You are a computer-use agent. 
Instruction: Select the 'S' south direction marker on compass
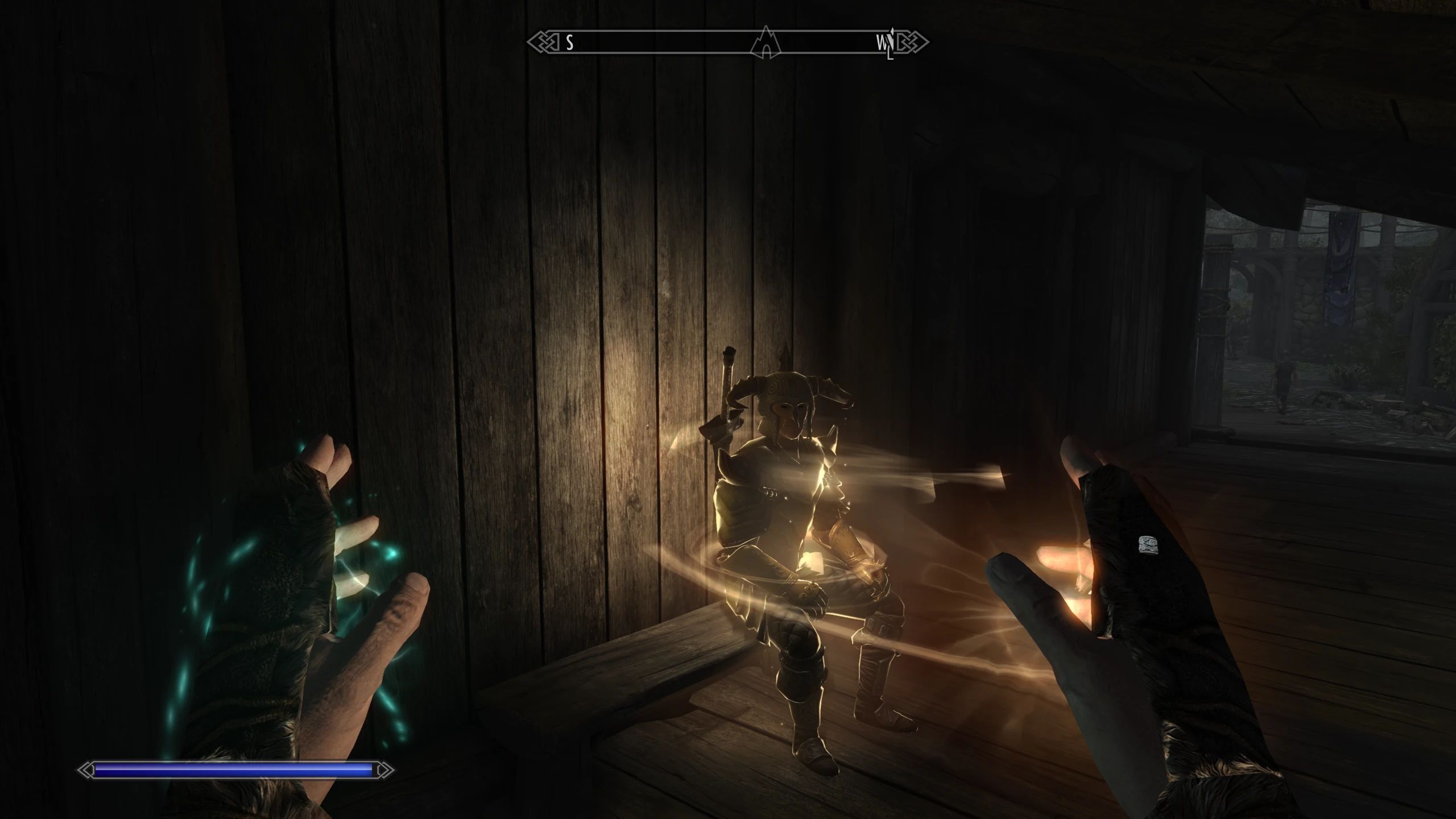569,41
